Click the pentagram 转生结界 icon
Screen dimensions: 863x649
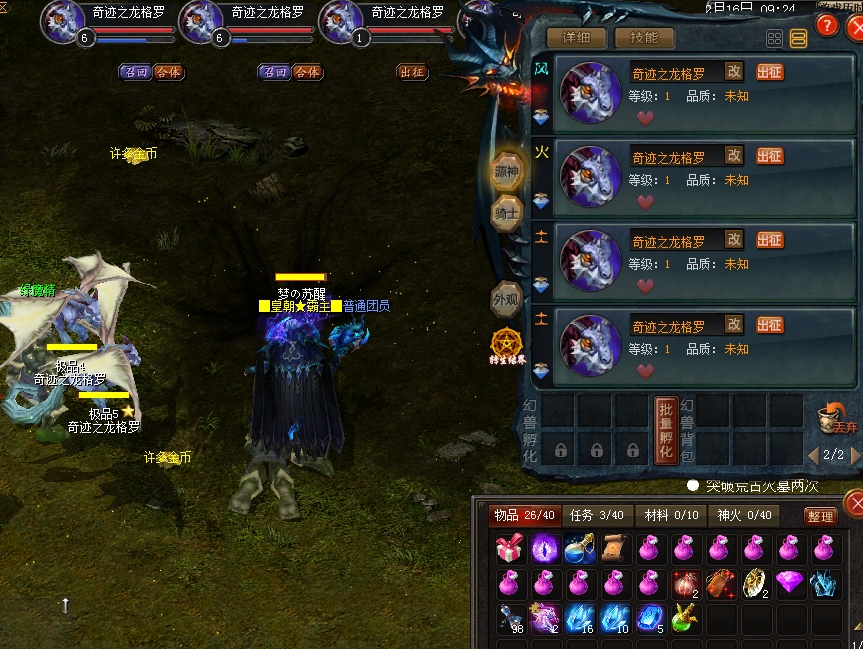pos(507,345)
